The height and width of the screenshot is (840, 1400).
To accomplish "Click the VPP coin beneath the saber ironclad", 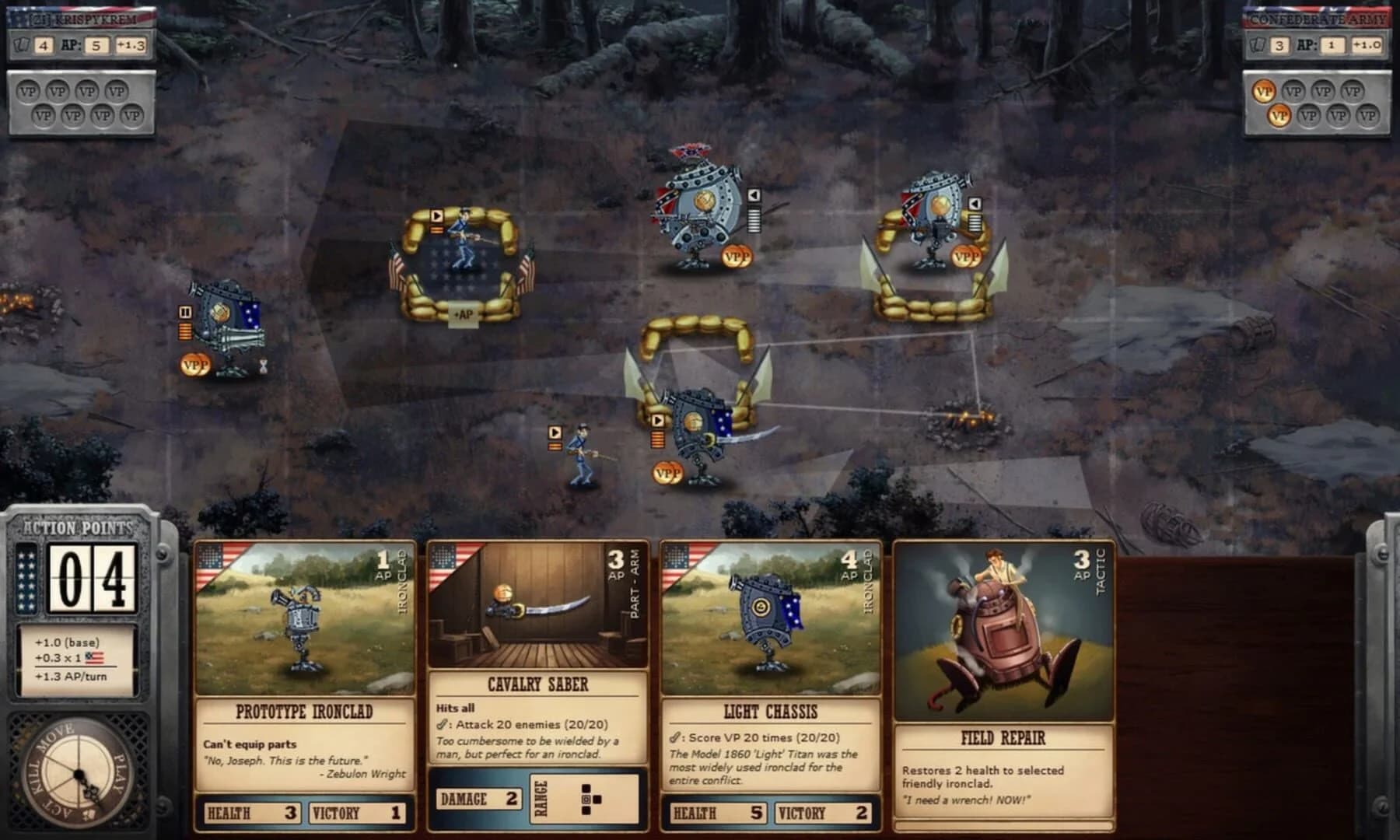I will [667, 471].
